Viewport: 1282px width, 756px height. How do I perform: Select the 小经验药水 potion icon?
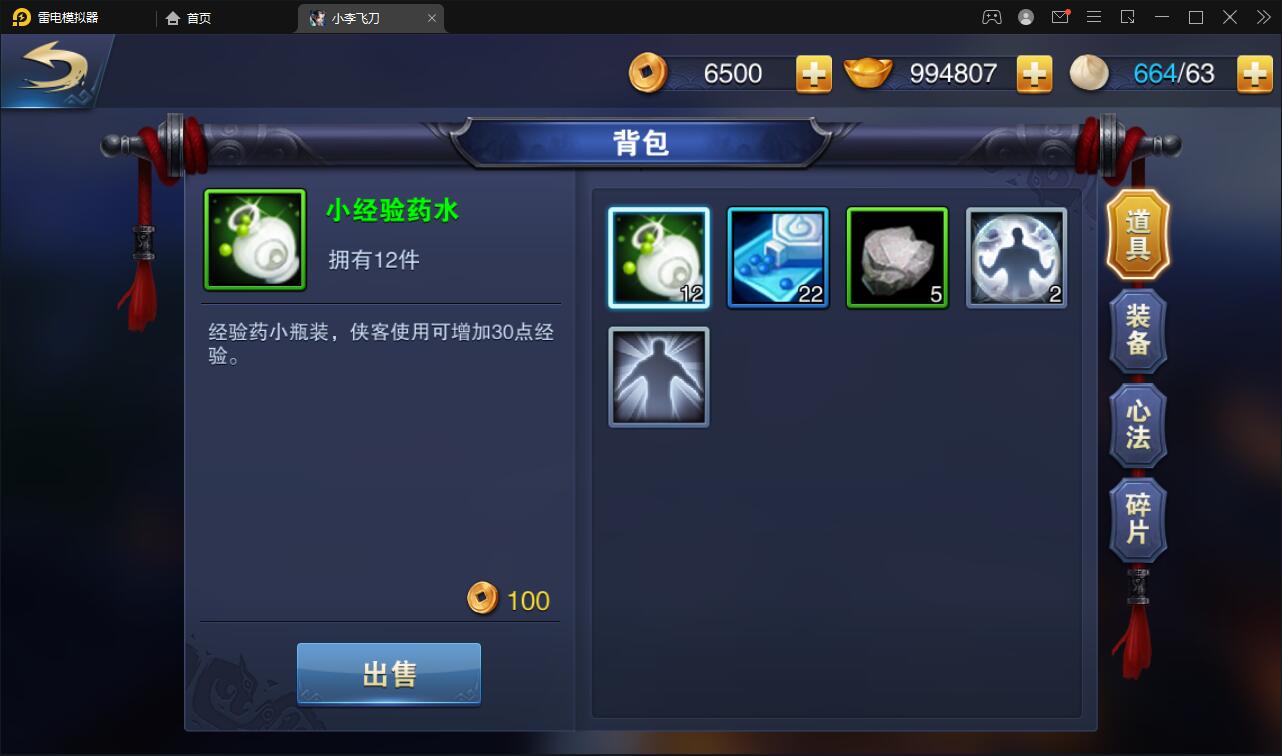coord(658,257)
